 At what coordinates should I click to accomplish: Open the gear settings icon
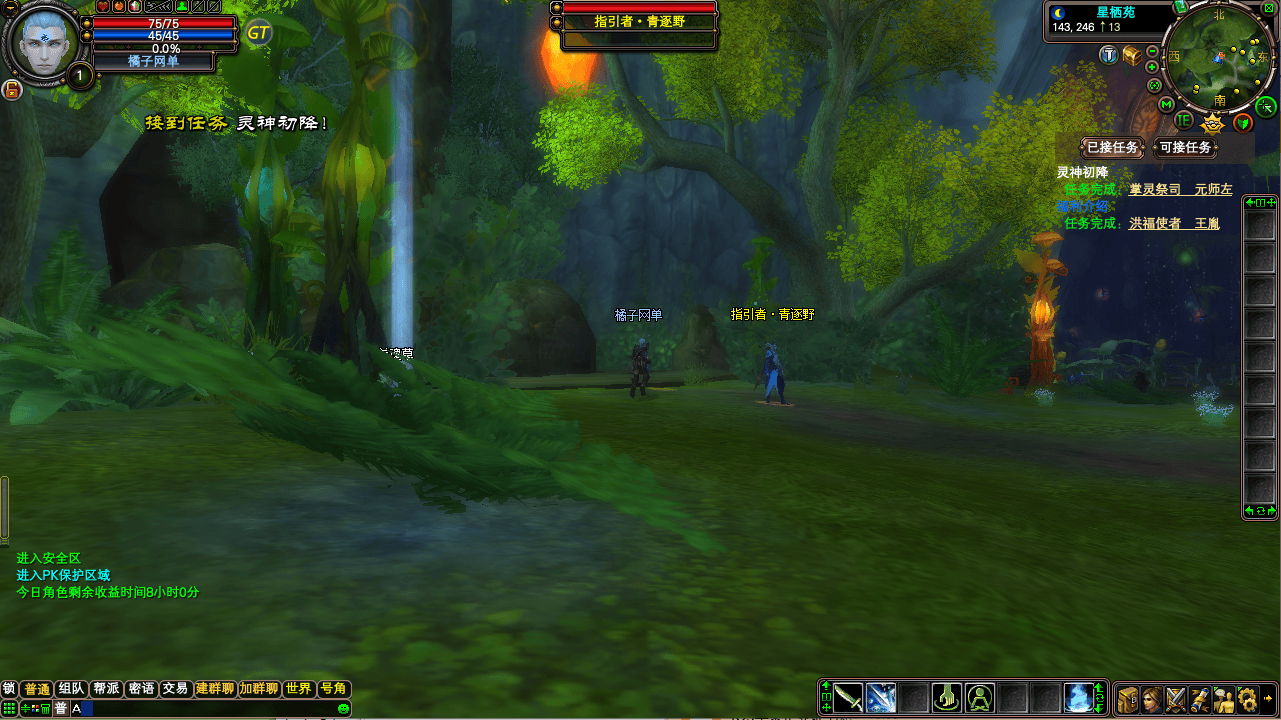point(1246,698)
